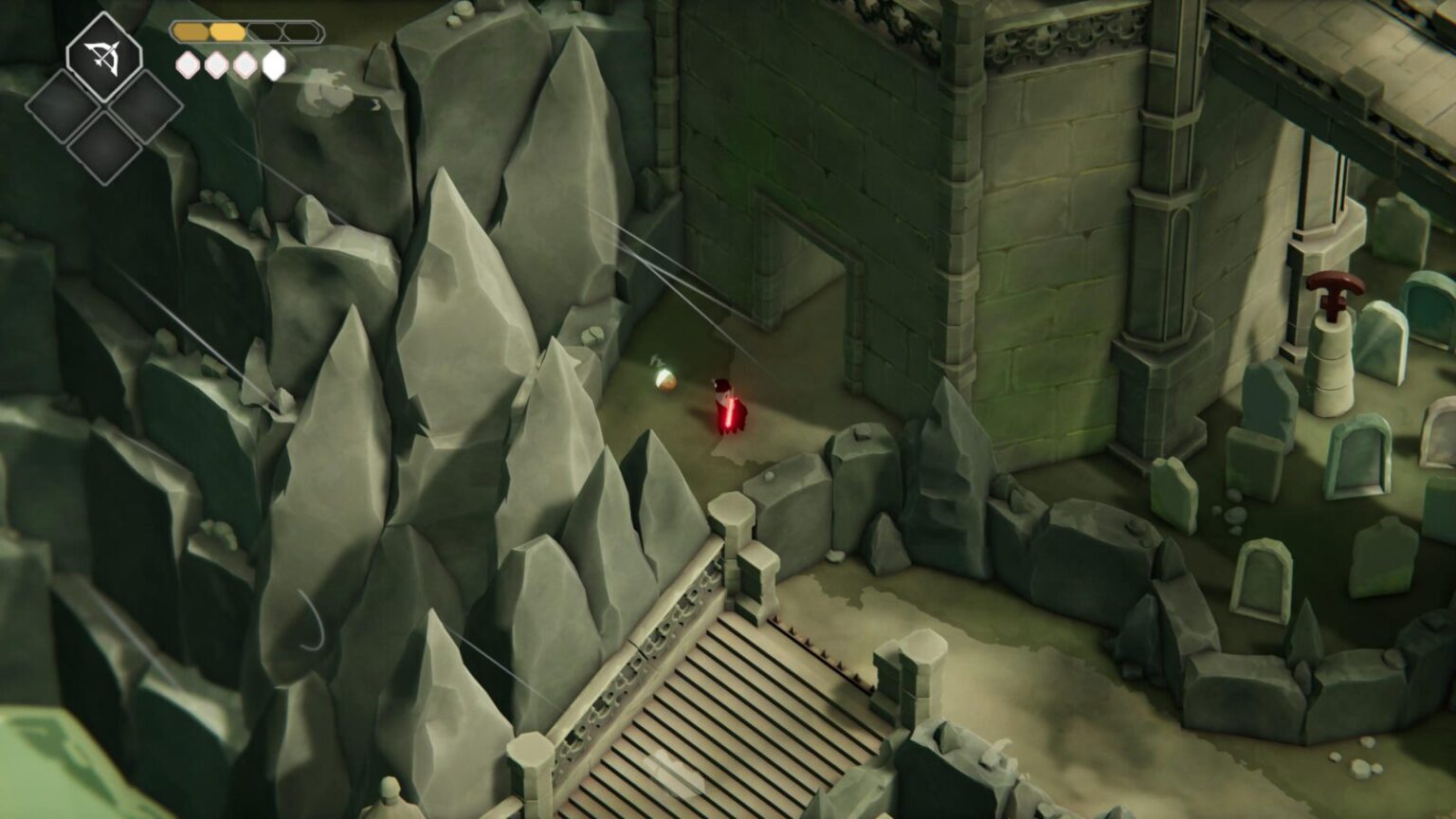Image resolution: width=1456 pixels, height=819 pixels.
Task: Toggle the highlighted equipped weapon diamond
Action: (102, 57)
